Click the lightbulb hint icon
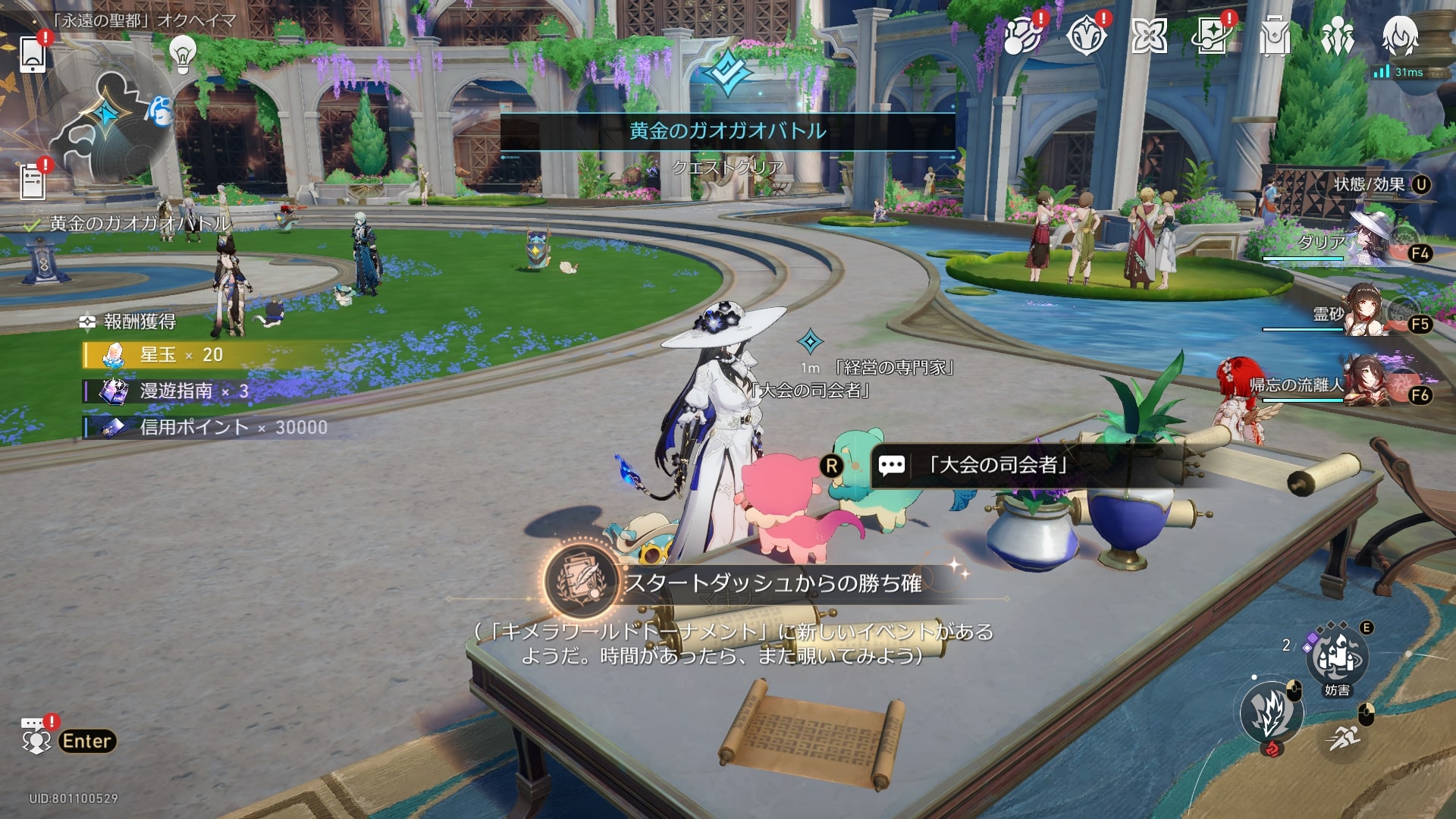The height and width of the screenshot is (819, 1456). click(x=182, y=53)
